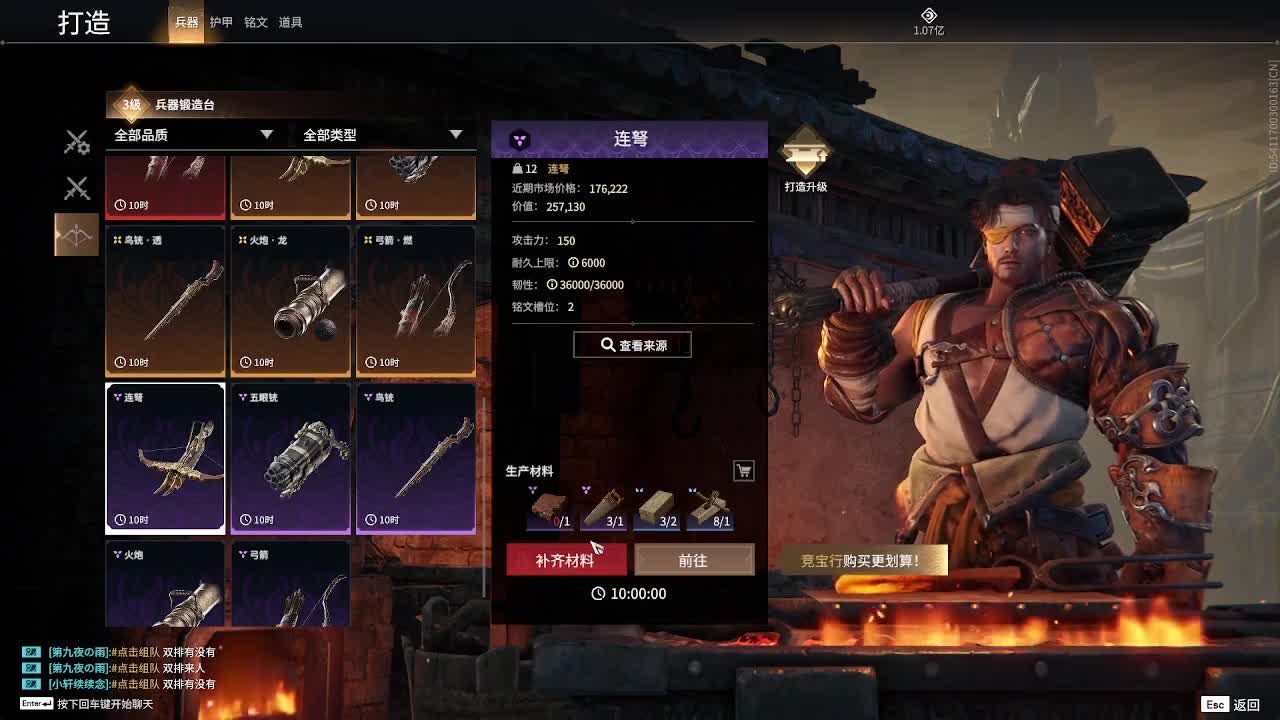The width and height of the screenshot is (1280, 720).
Task: Choose the 五眼铳 gun recipe
Action: pyautogui.click(x=291, y=458)
